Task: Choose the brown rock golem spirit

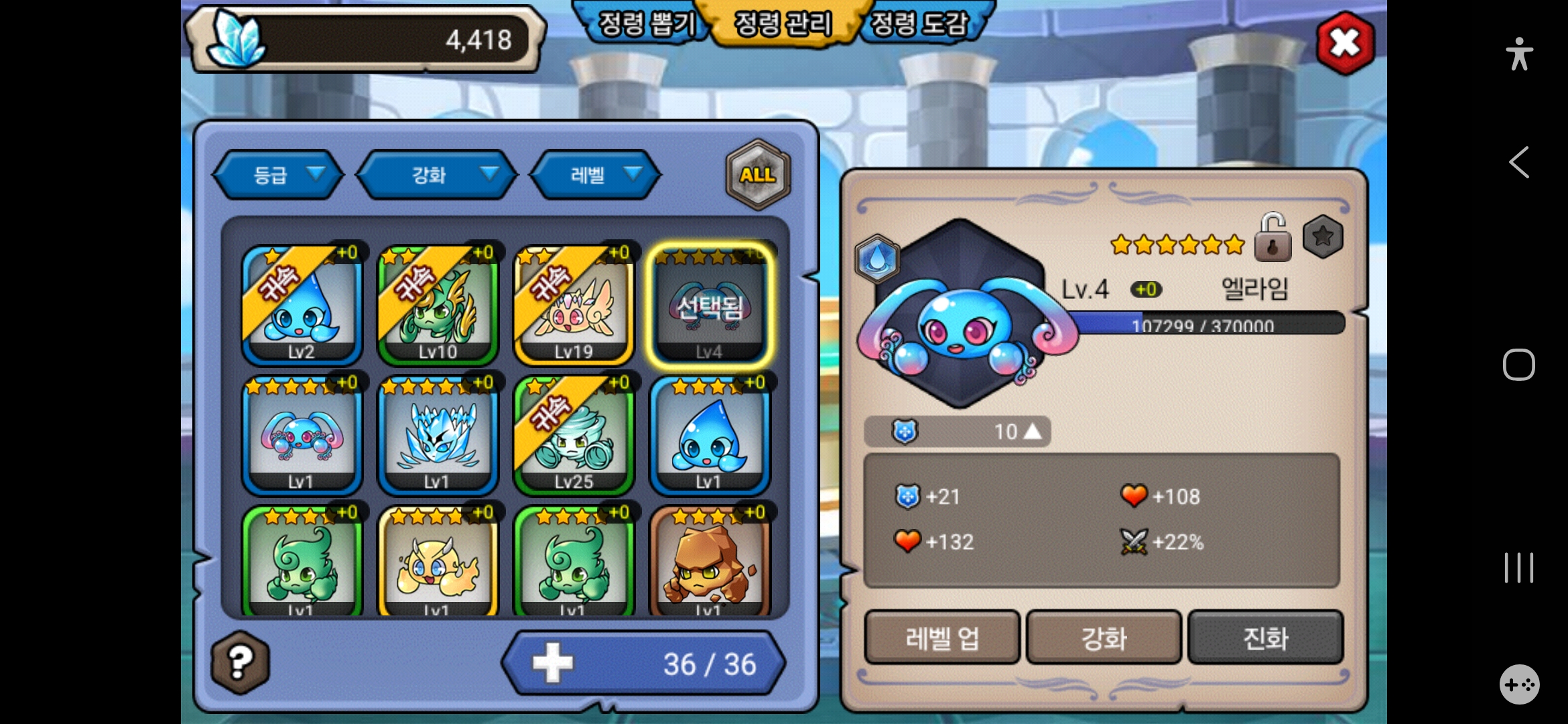Action: pyautogui.click(x=710, y=563)
